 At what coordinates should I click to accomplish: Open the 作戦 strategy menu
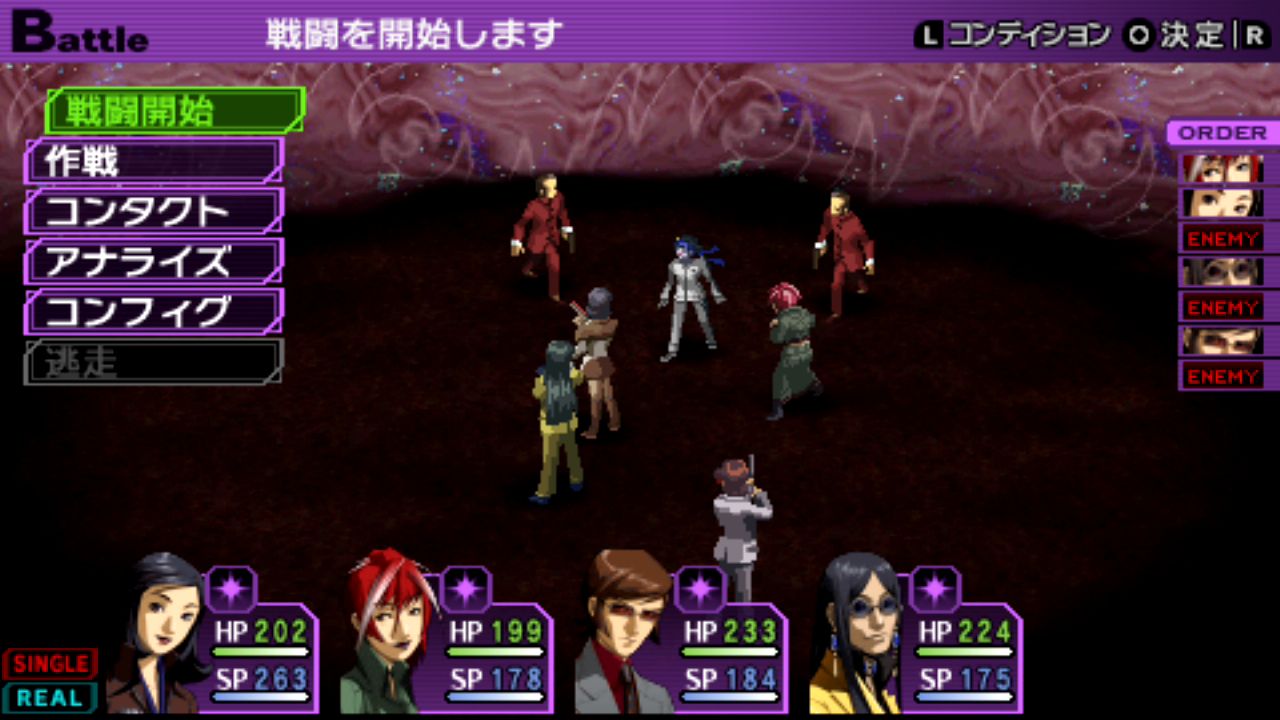(154, 161)
